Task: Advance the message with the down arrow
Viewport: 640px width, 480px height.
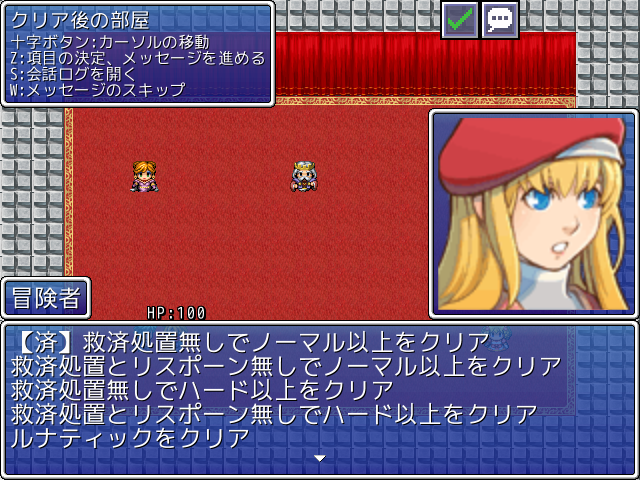Action: click(x=320, y=459)
